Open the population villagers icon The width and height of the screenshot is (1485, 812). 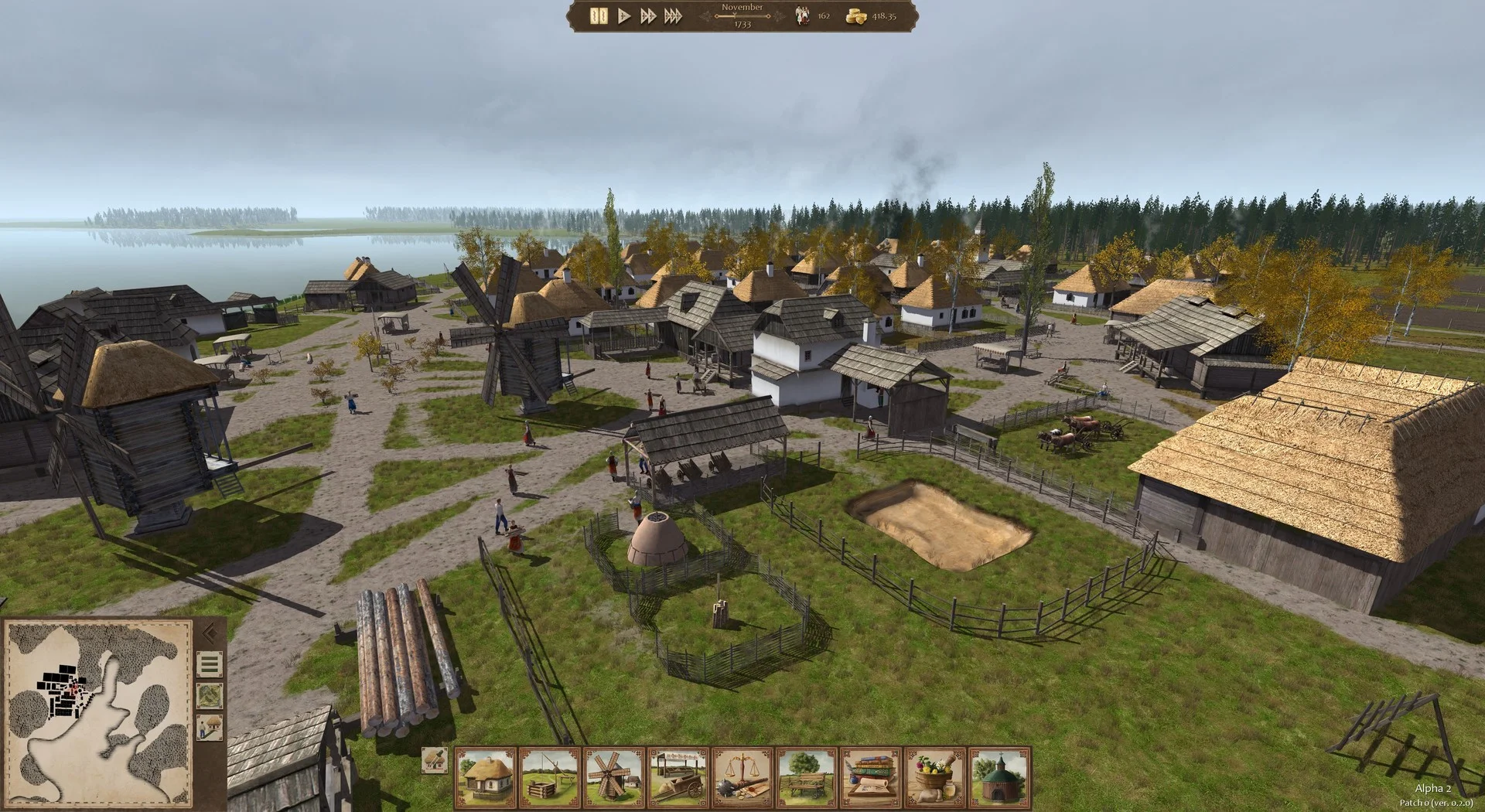click(x=803, y=16)
